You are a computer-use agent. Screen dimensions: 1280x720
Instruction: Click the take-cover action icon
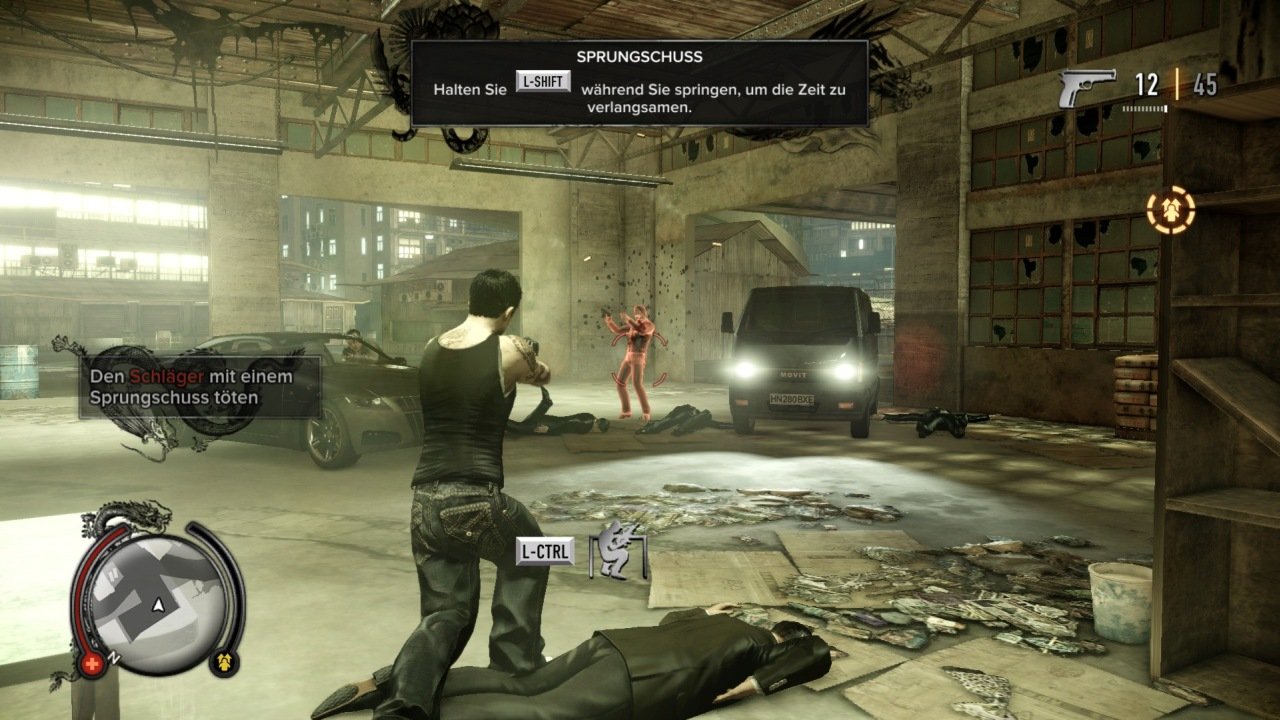point(618,552)
